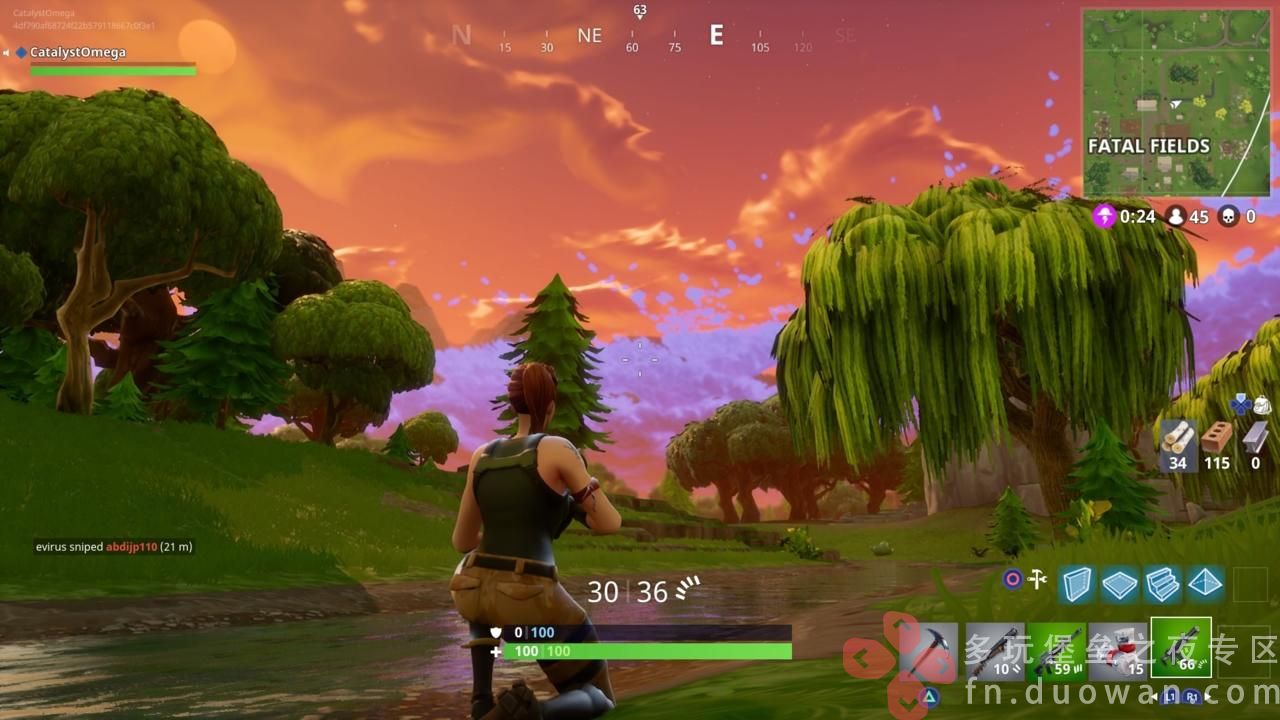Click the CatalystOmega squad member name
1280x720 pixels.
click(78, 52)
